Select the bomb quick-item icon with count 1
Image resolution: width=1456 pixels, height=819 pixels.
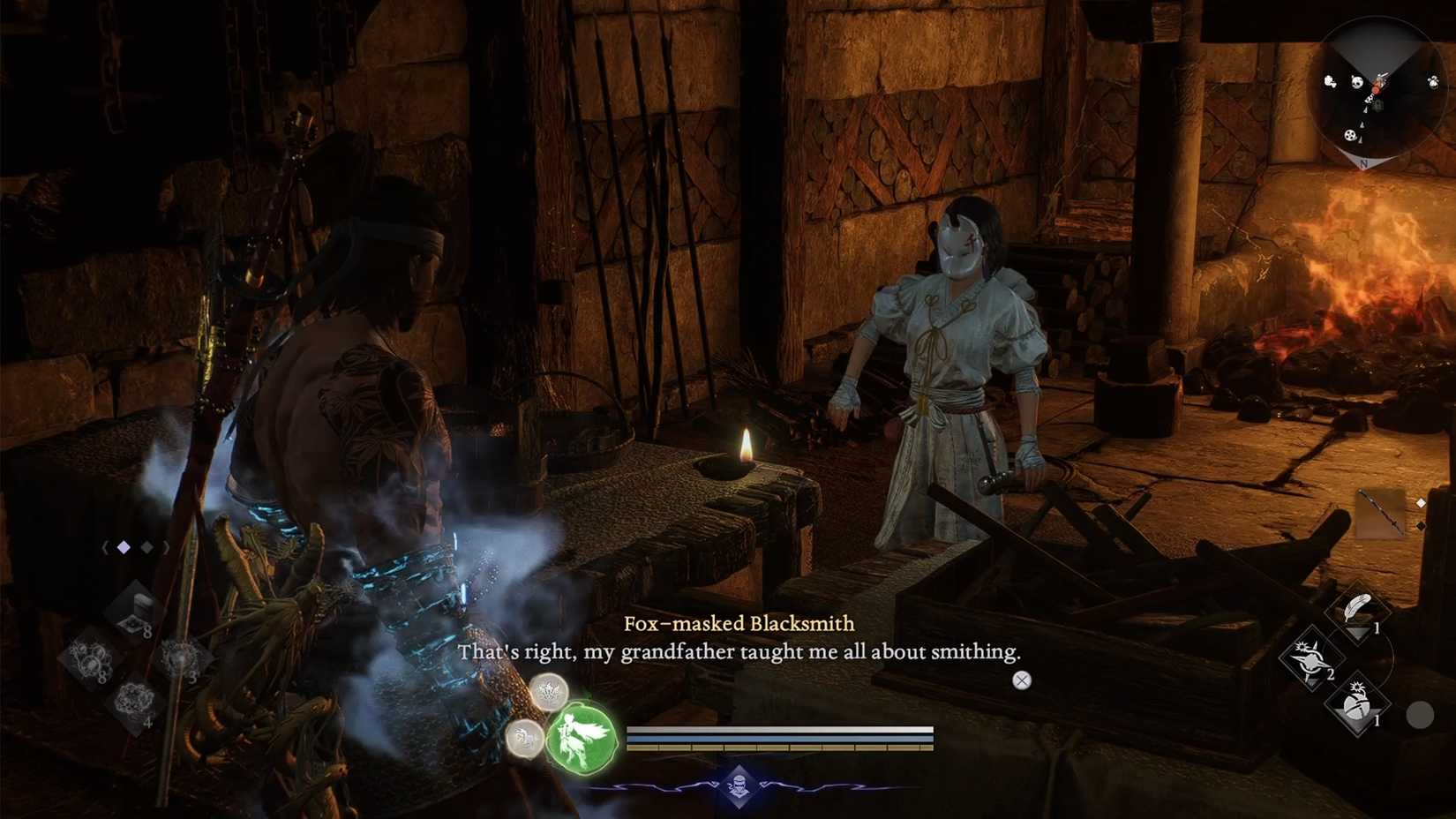coord(1356,703)
